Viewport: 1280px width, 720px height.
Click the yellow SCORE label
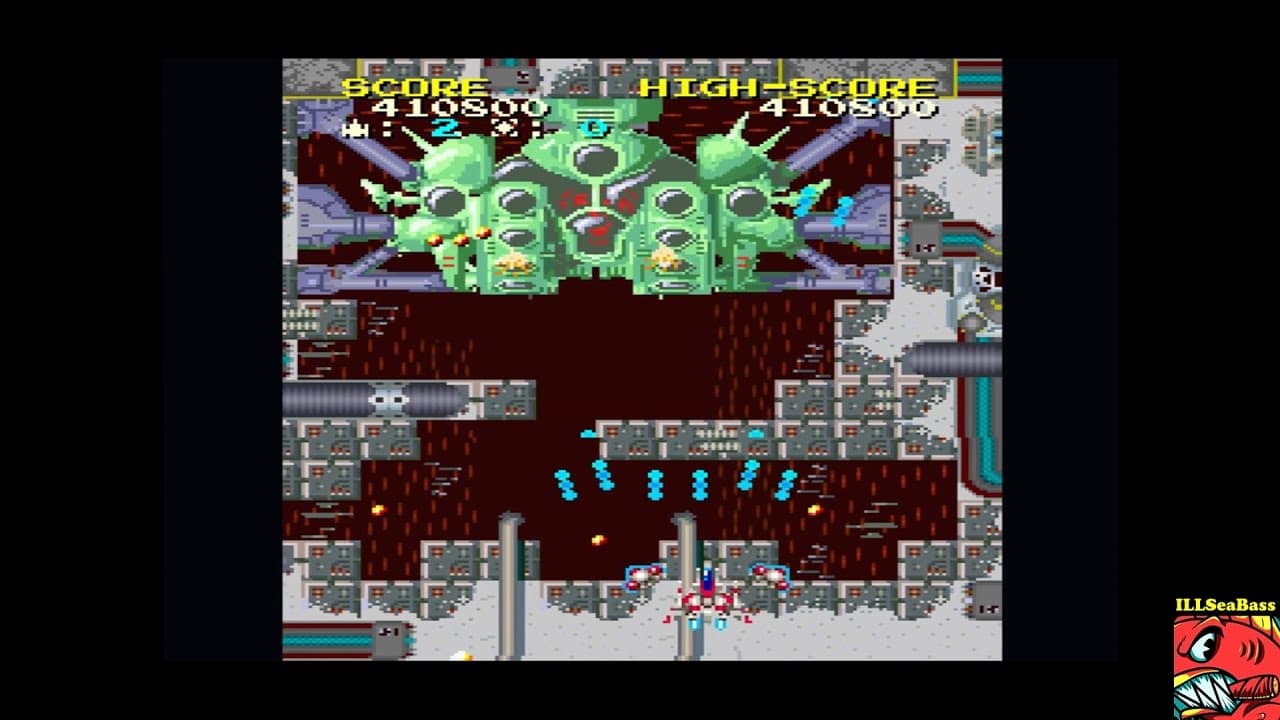pos(416,87)
